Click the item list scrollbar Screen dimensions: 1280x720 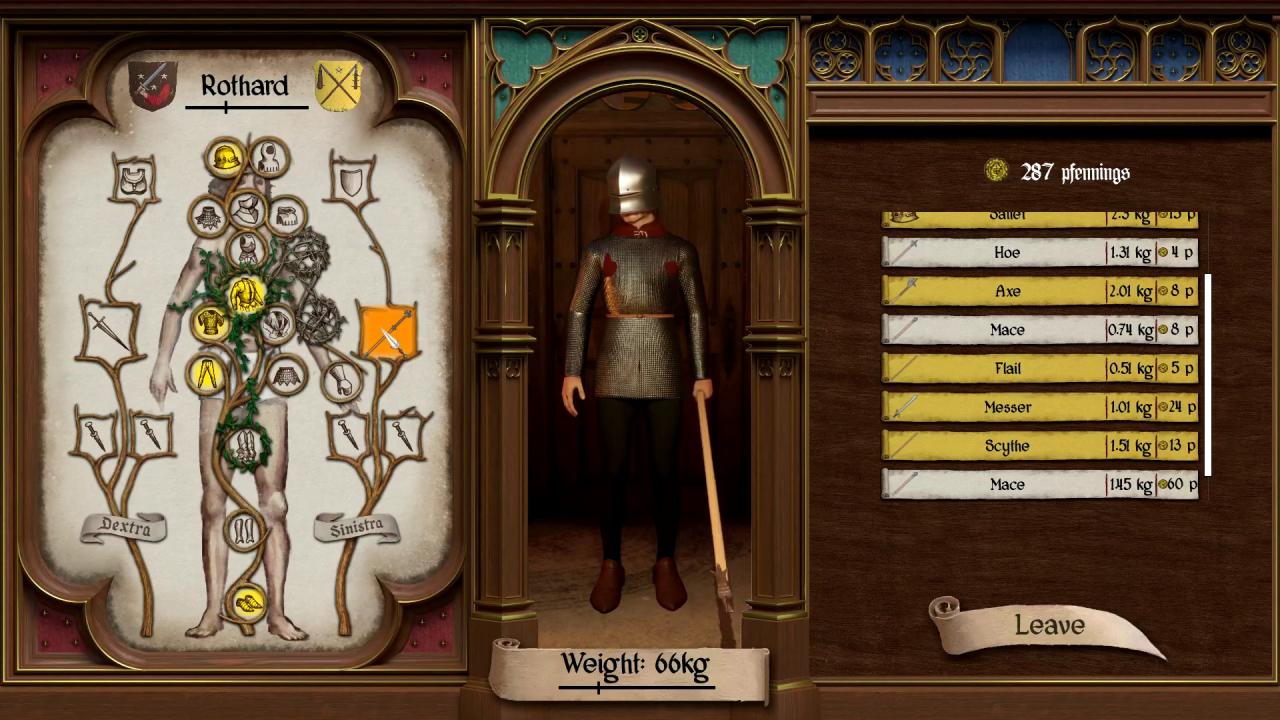(x=1208, y=375)
